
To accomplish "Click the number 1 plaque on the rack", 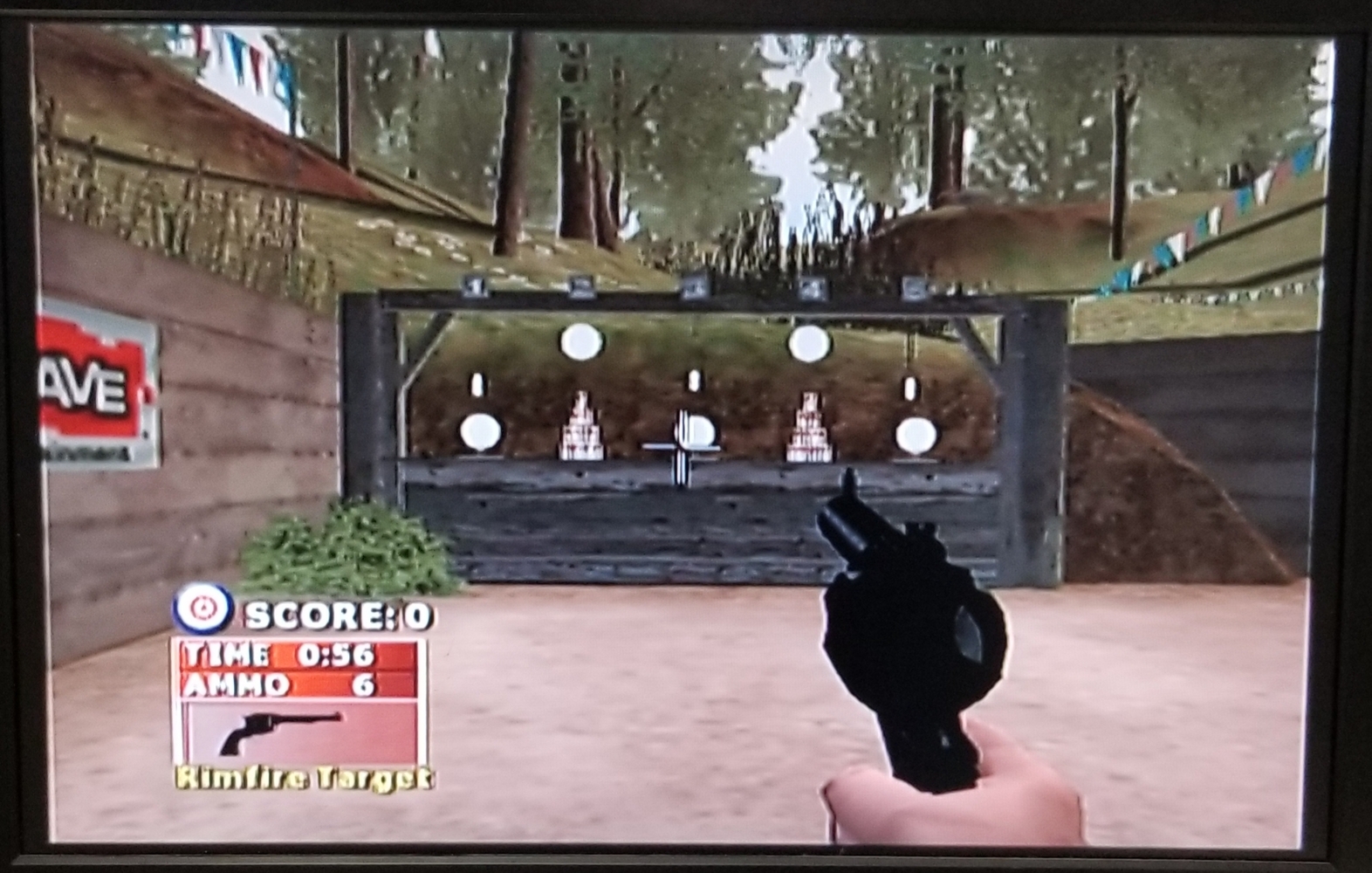I will pos(474,286).
